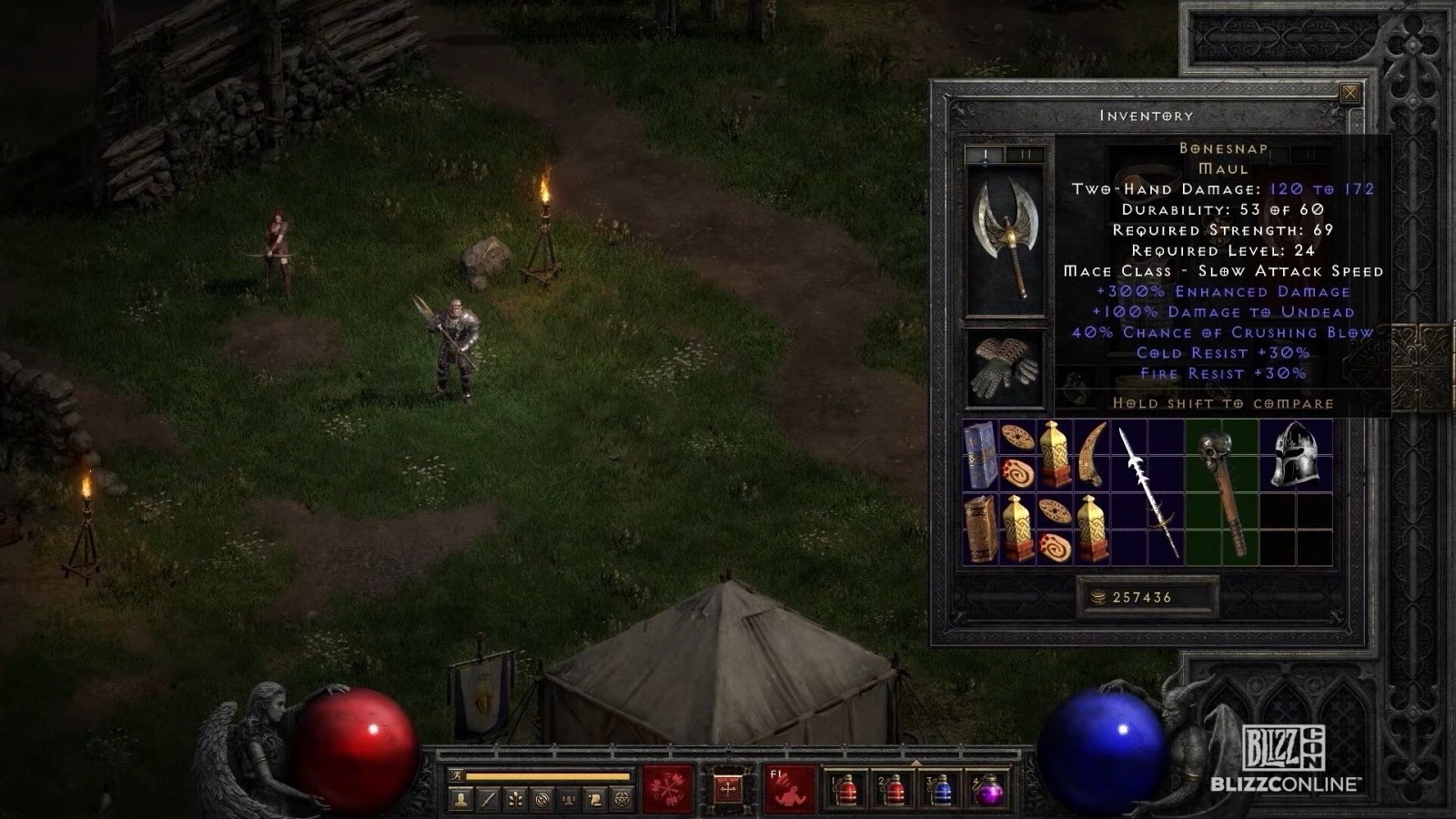Image resolution: width=1456 pixels, height=819 pixels.
Task: Choose the left-click attack skill icon
Action: (x=668, y=788)
